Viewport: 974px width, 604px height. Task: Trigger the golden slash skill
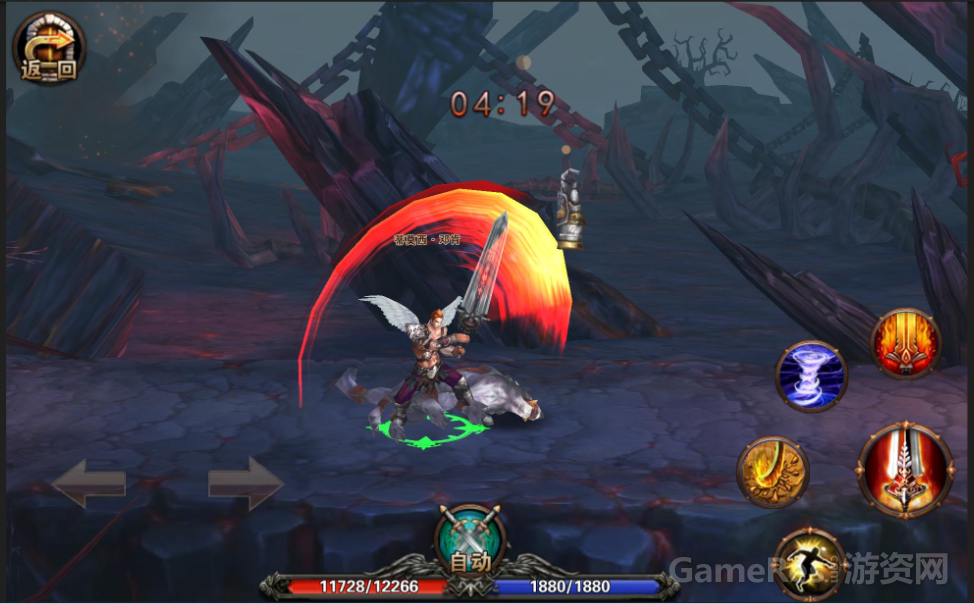pyautogui.click(x=772, y=472)
